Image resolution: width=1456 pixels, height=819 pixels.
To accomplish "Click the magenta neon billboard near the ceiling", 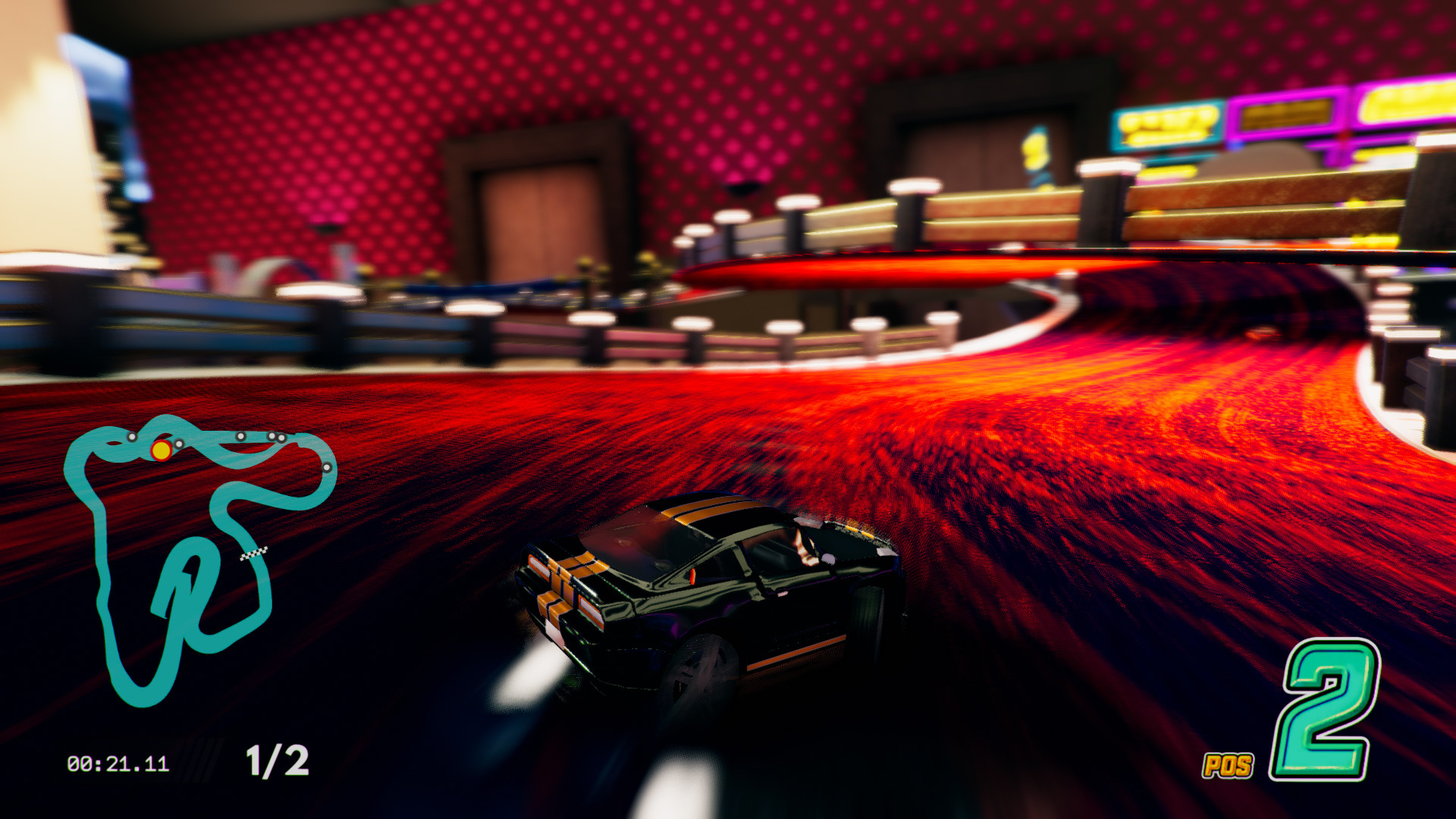I will [1285, 114].
